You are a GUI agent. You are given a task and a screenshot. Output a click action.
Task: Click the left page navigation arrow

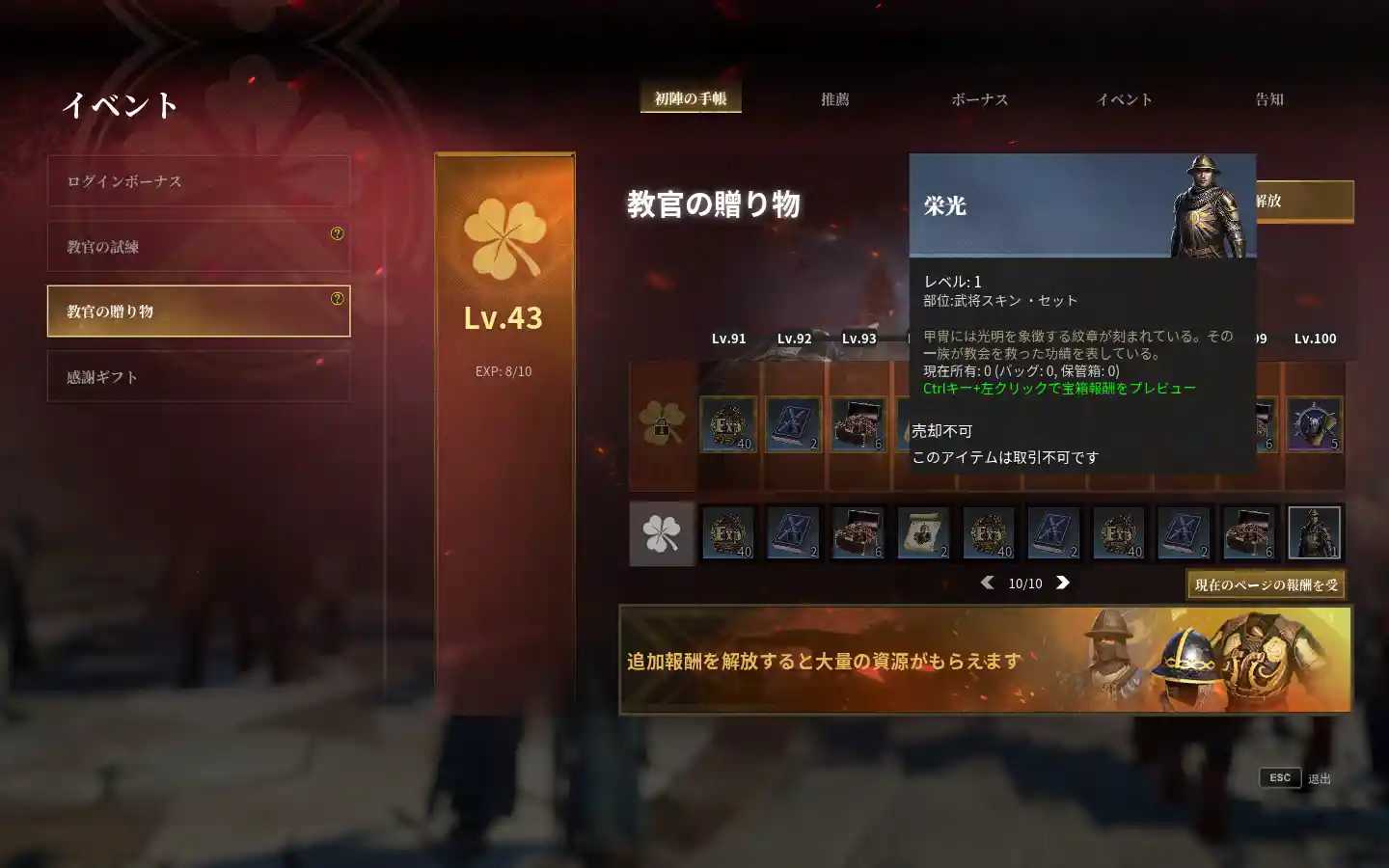[x=987, y=583]
